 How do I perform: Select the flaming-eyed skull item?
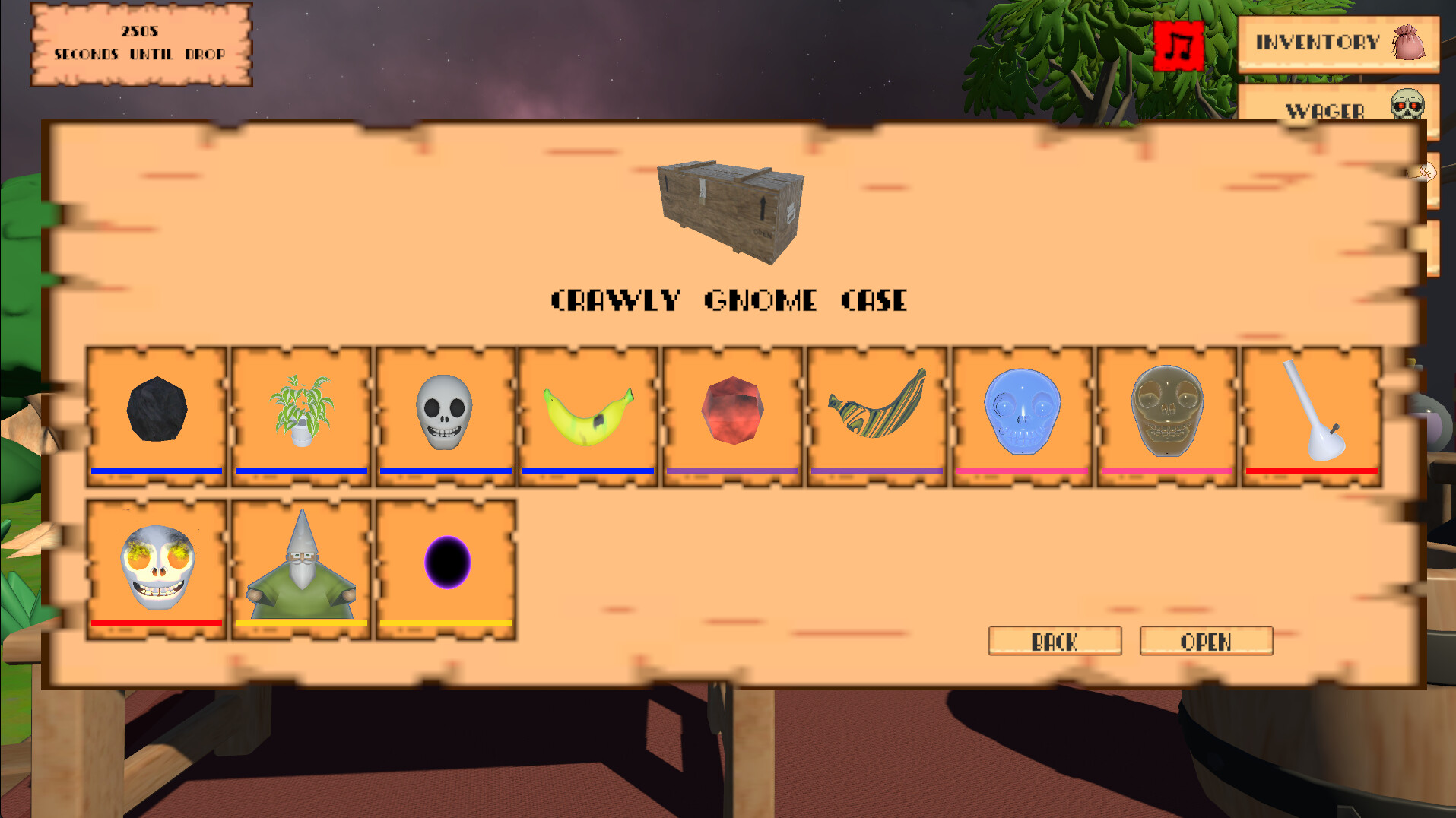[x=157, y=563]
